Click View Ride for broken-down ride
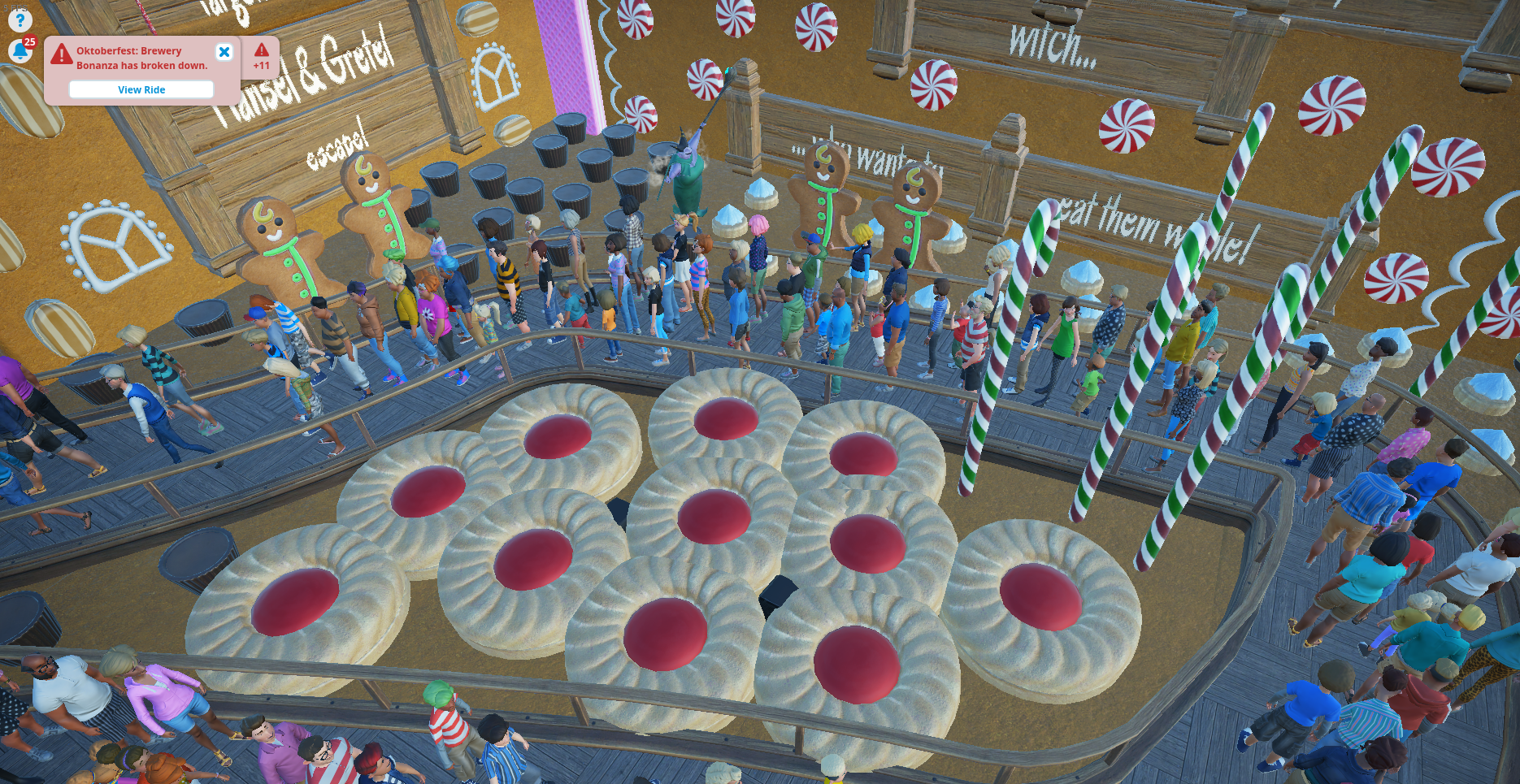The width and height of the screenshot is (1520, 784). (141, 89)
